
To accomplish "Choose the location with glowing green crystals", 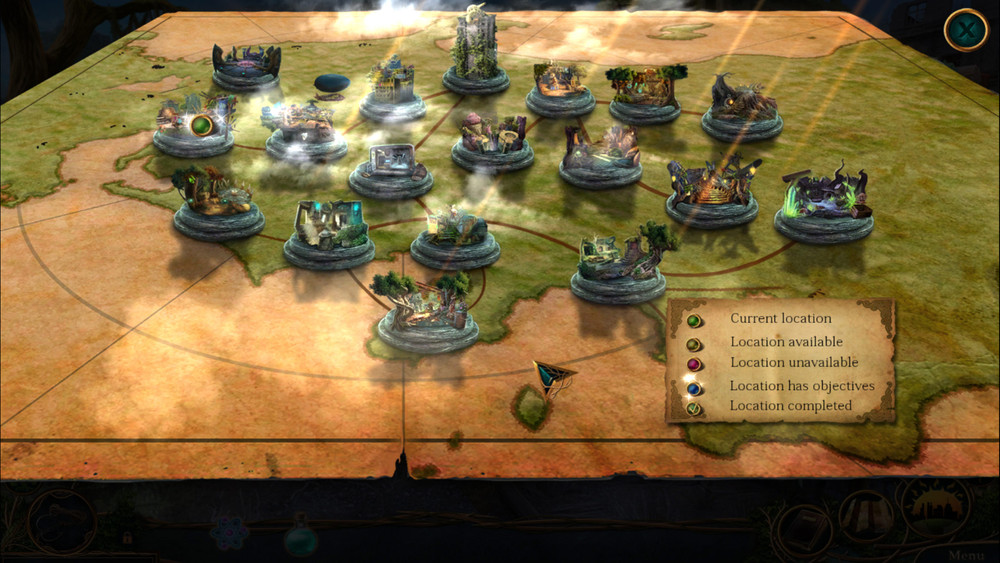I will pyautogui.click(x=823, y=205).
